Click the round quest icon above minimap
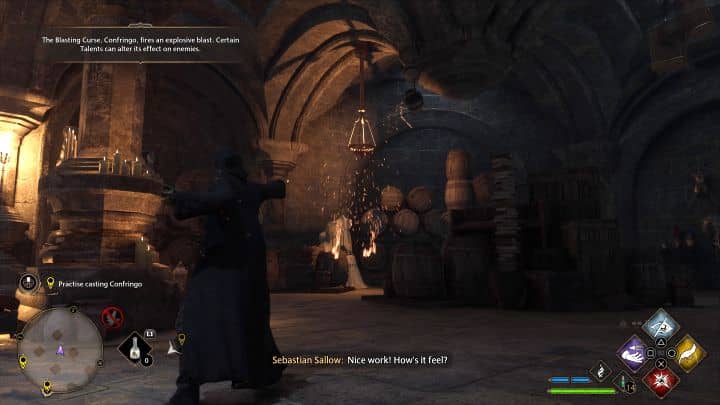Viewport: 720px width, 405px height. pyautogui.click(x=29, y=283)
